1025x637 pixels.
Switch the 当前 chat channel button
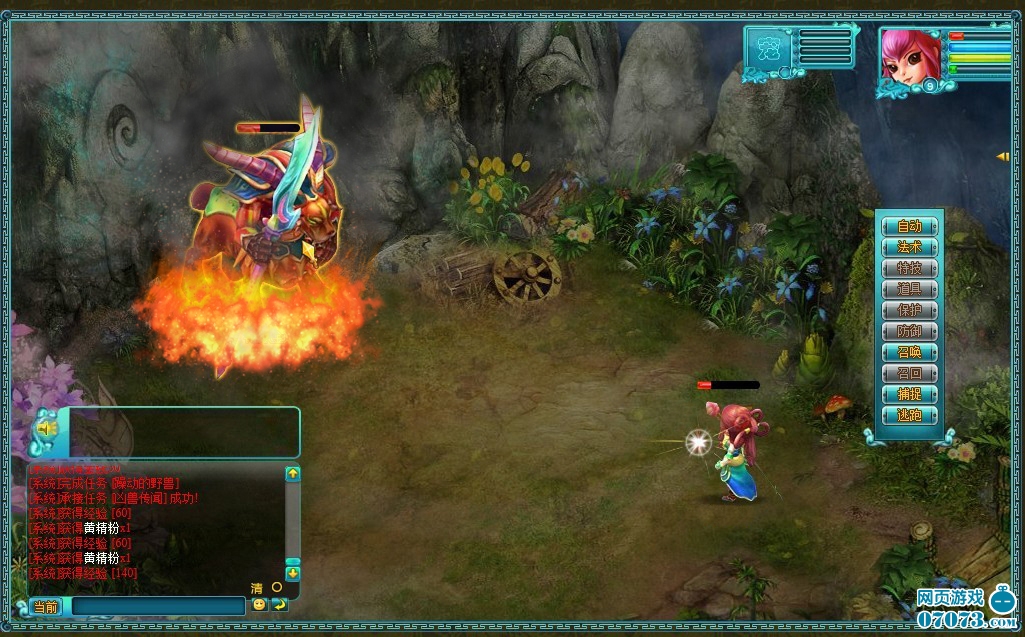[x=46, y=606]
